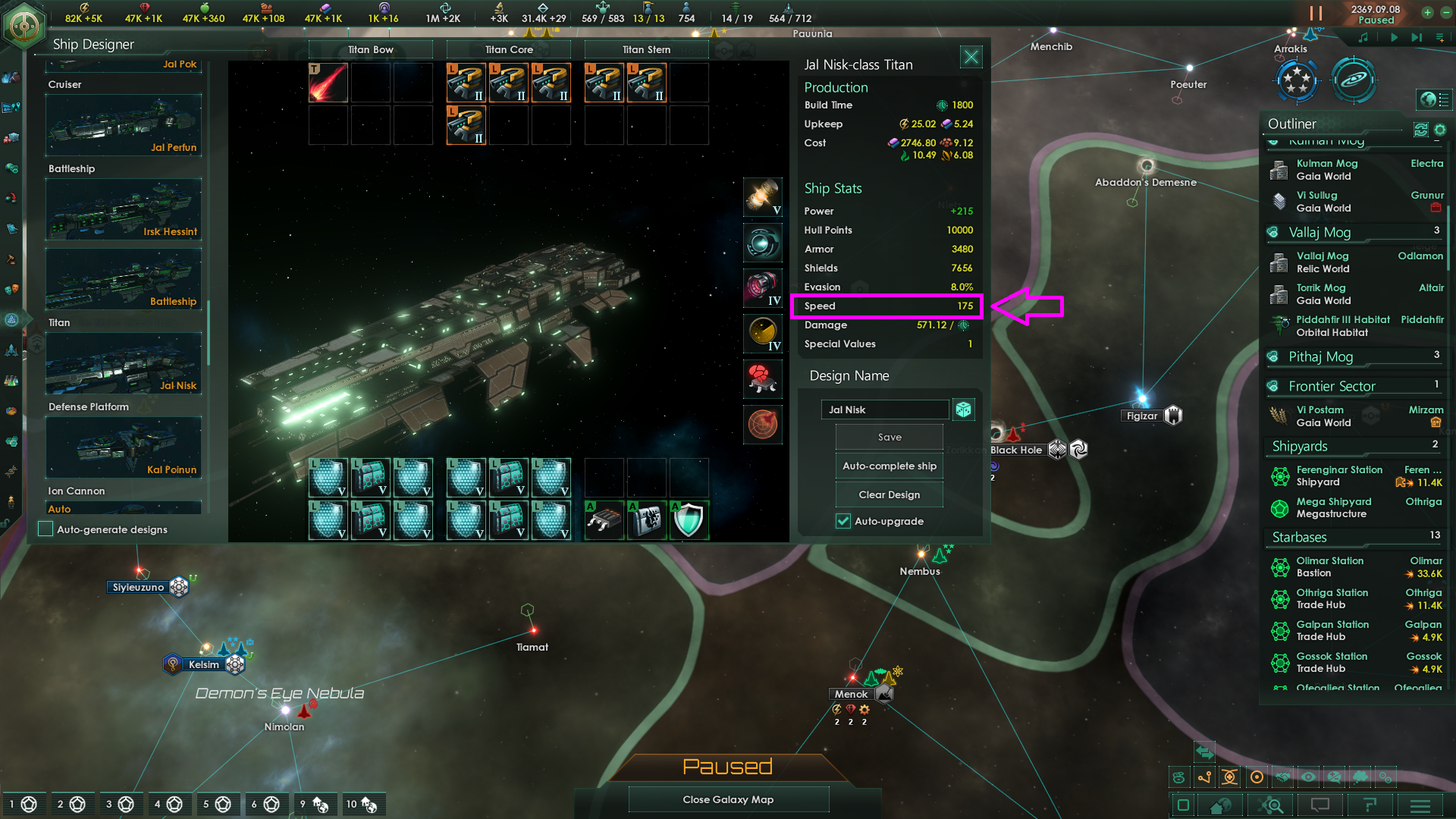The height and width of the screenshot is (819, 1456).
Task: Toggle the Auto-upgrade checkbox
Action: (843, 522)
